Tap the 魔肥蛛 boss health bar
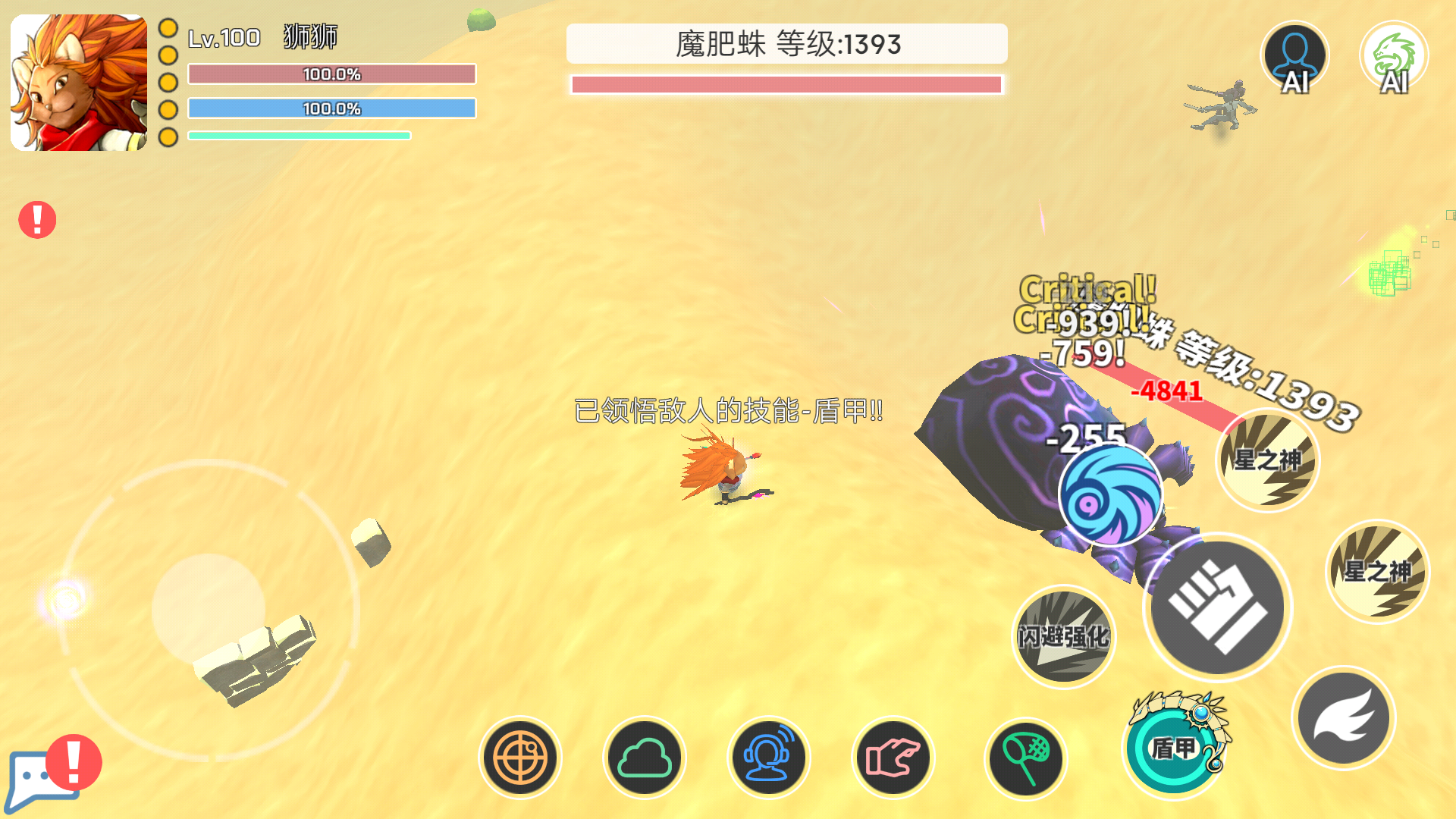Viewport: 1456px width, 819px height. tap(788, 85)
